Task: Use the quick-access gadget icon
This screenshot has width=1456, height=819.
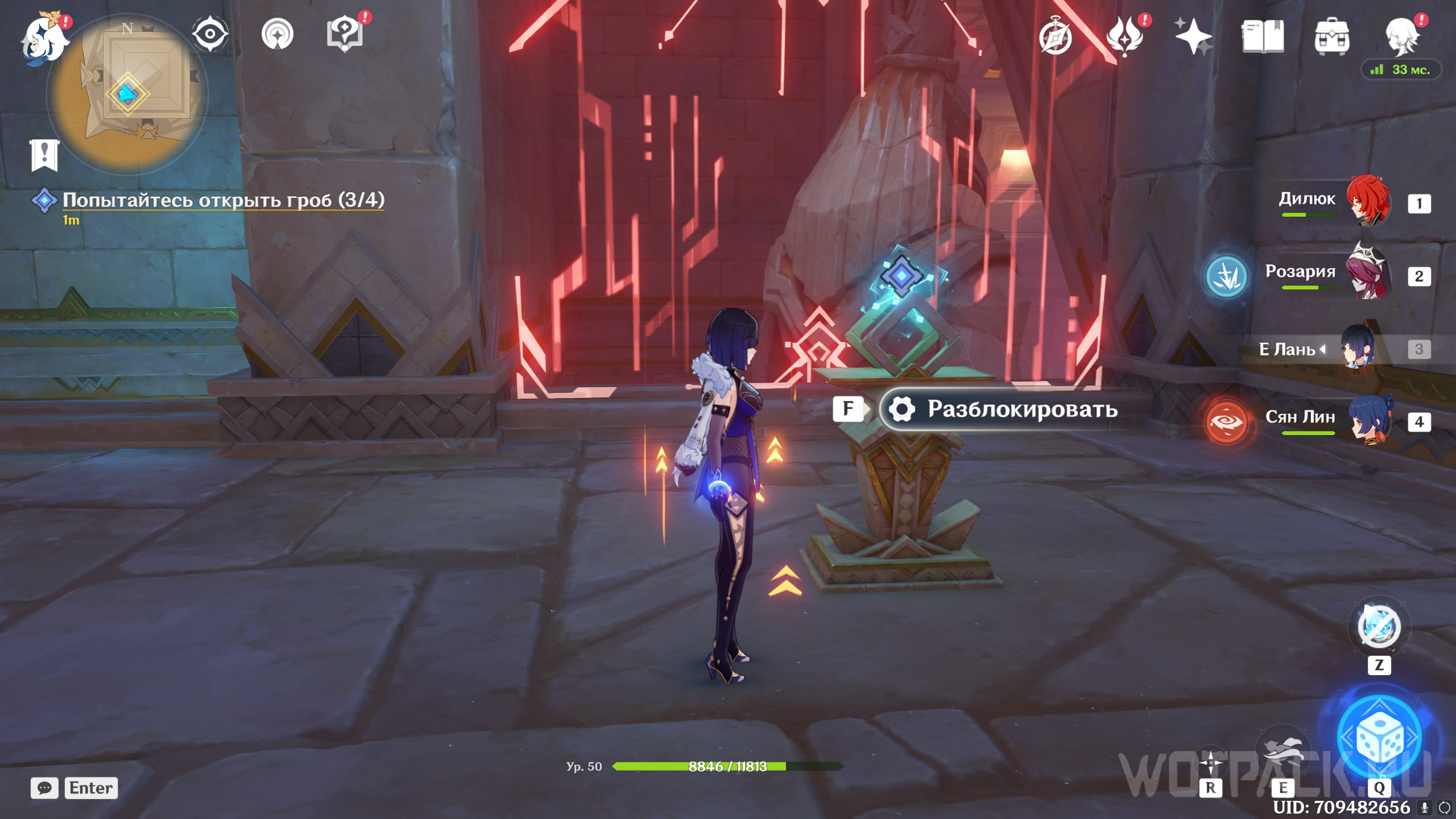Action: coord(1379,627)
